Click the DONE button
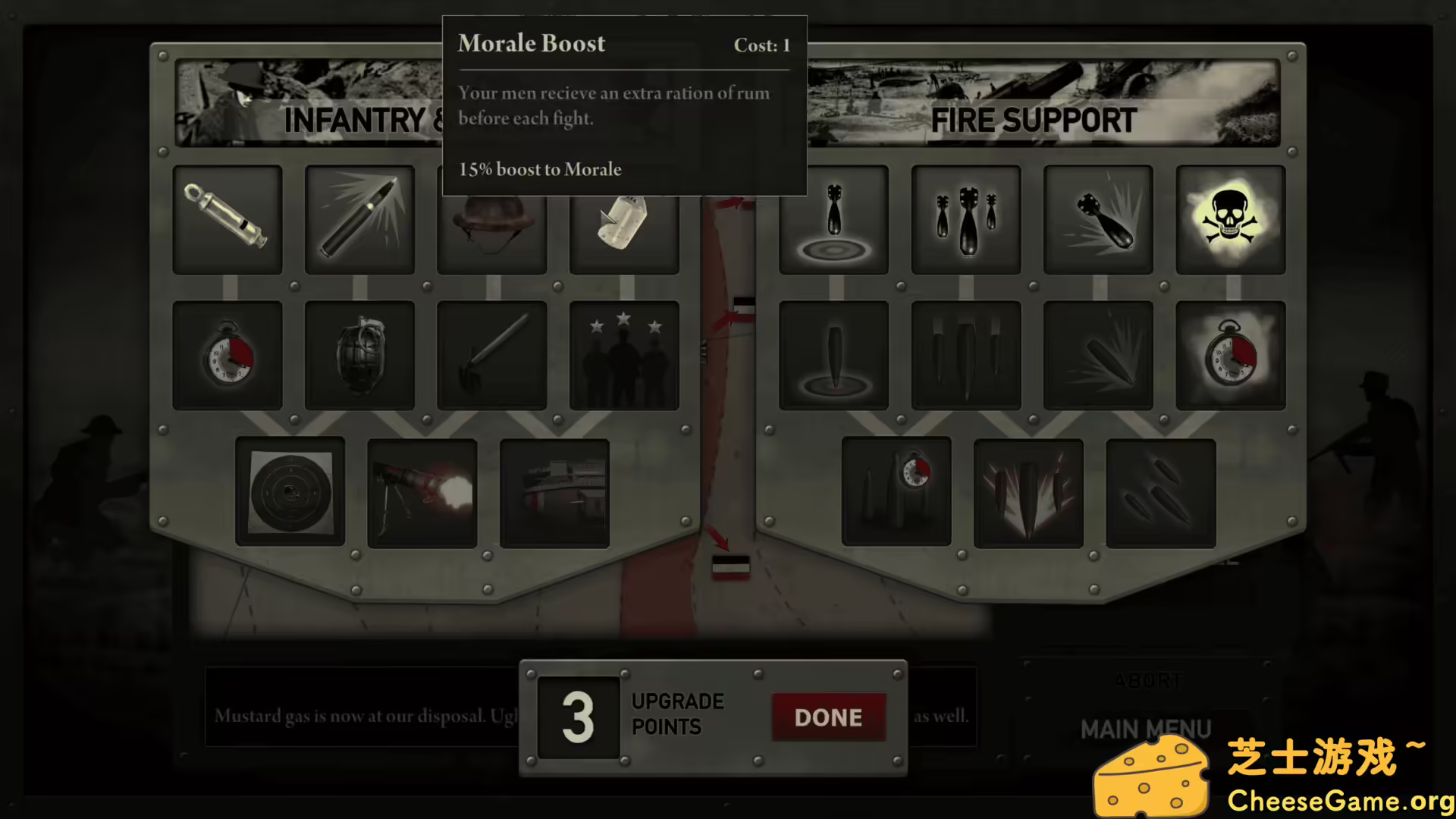 [x=828, y=717]
